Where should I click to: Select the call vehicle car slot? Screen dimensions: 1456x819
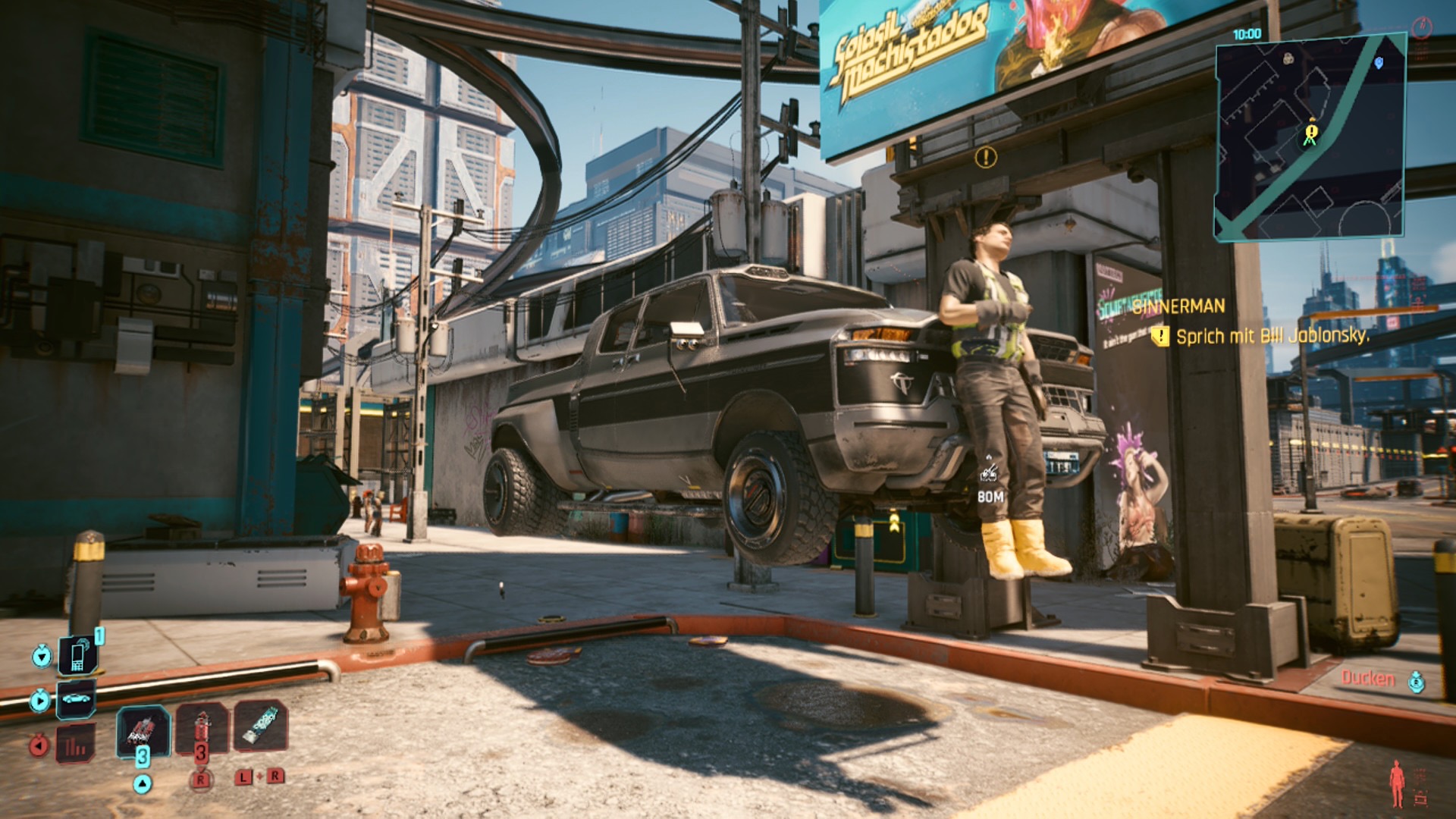click(x=76, y=698)
